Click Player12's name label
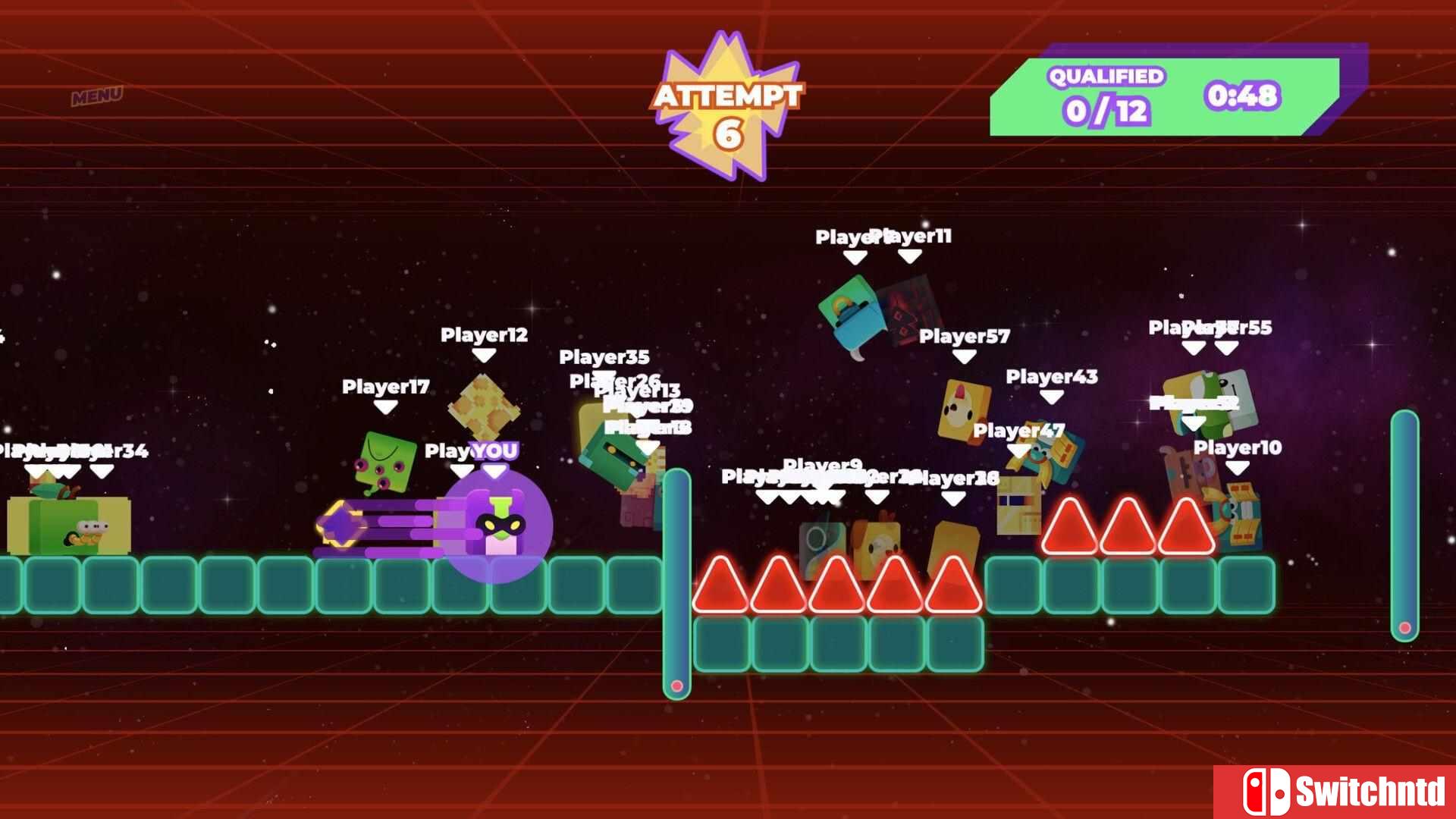This screenshot has height=819, width=1456. (x=484, y=335)
